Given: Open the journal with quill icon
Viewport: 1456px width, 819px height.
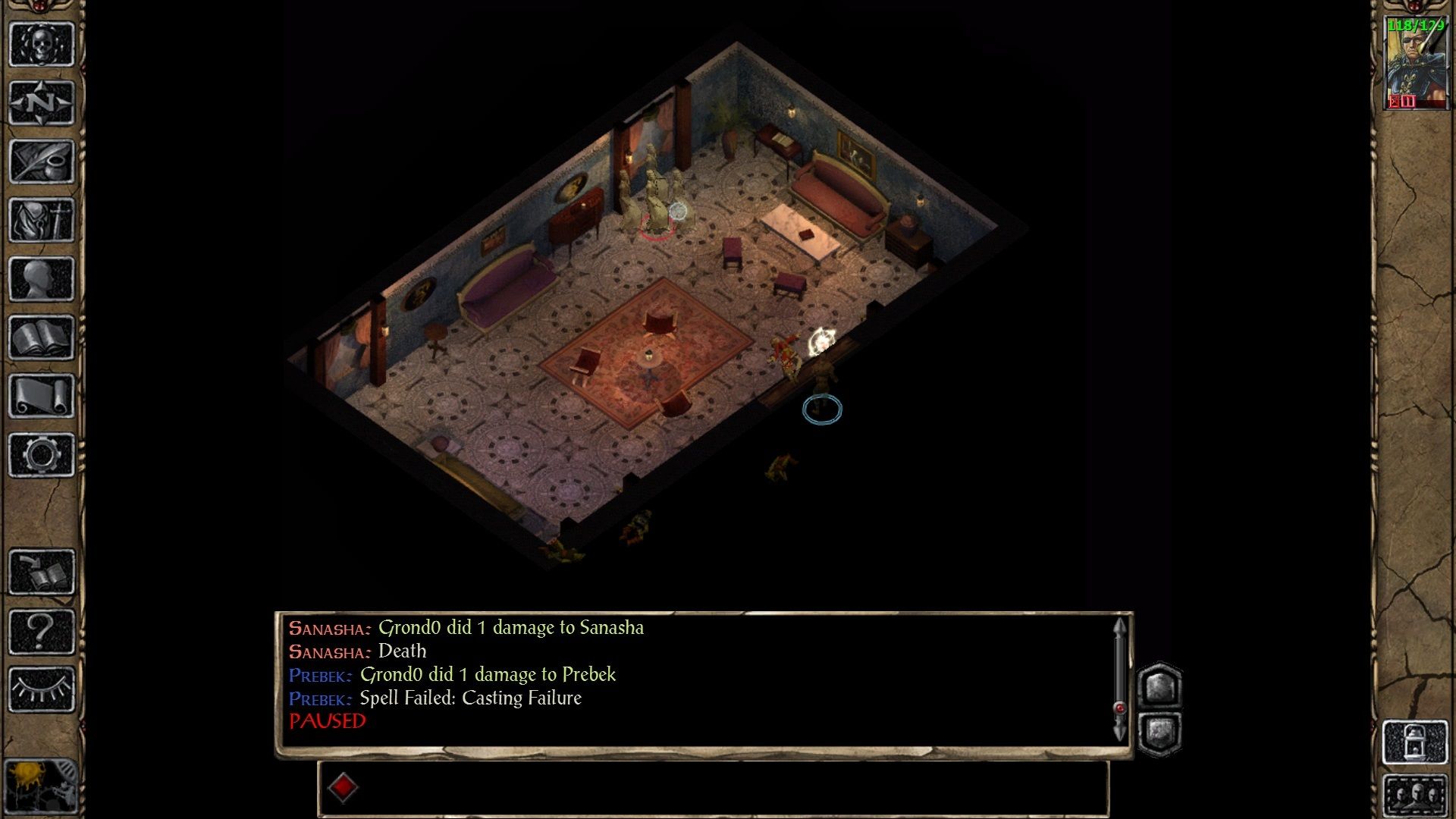Looking at the screenshot, I should (42, 162).
